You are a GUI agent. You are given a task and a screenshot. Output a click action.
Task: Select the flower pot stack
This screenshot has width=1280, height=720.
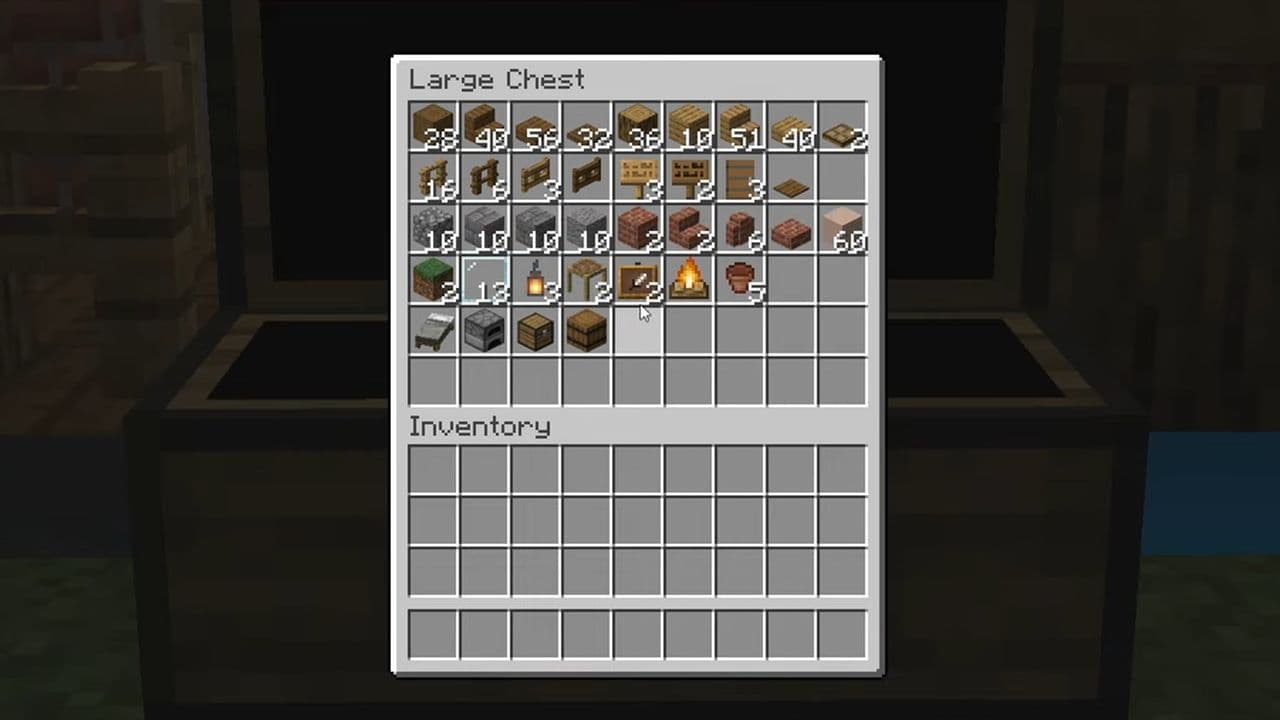point(740,281)
